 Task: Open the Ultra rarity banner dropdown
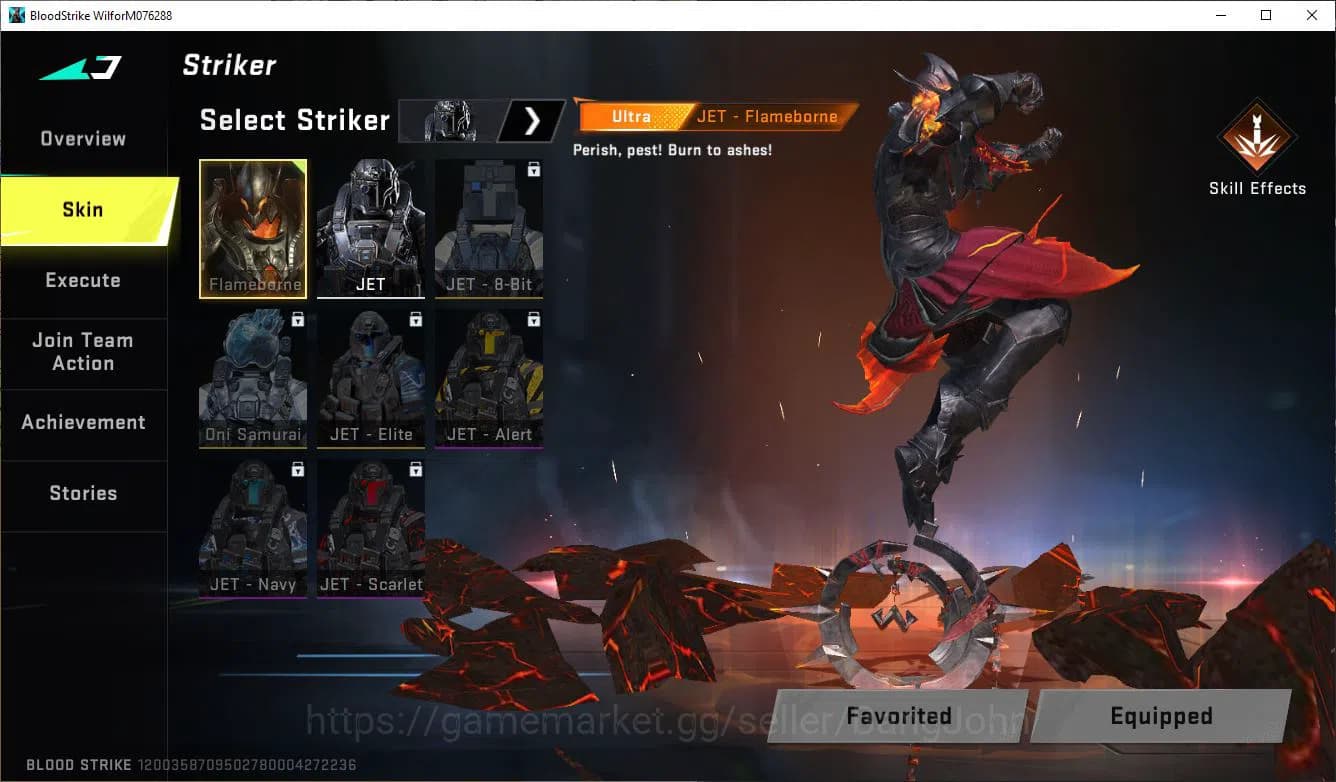(630, 116)
